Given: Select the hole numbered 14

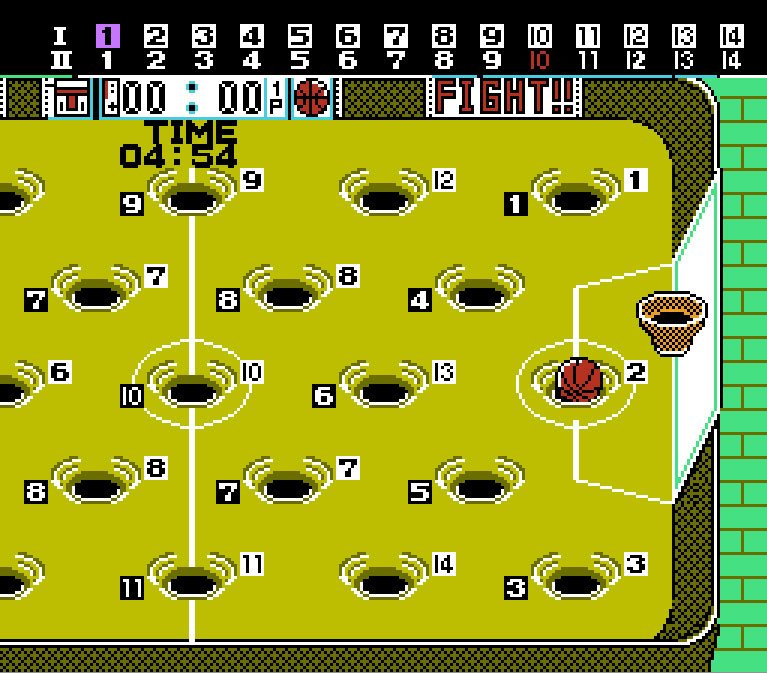Looking at the screenshot, I should (x=384, y=580).
